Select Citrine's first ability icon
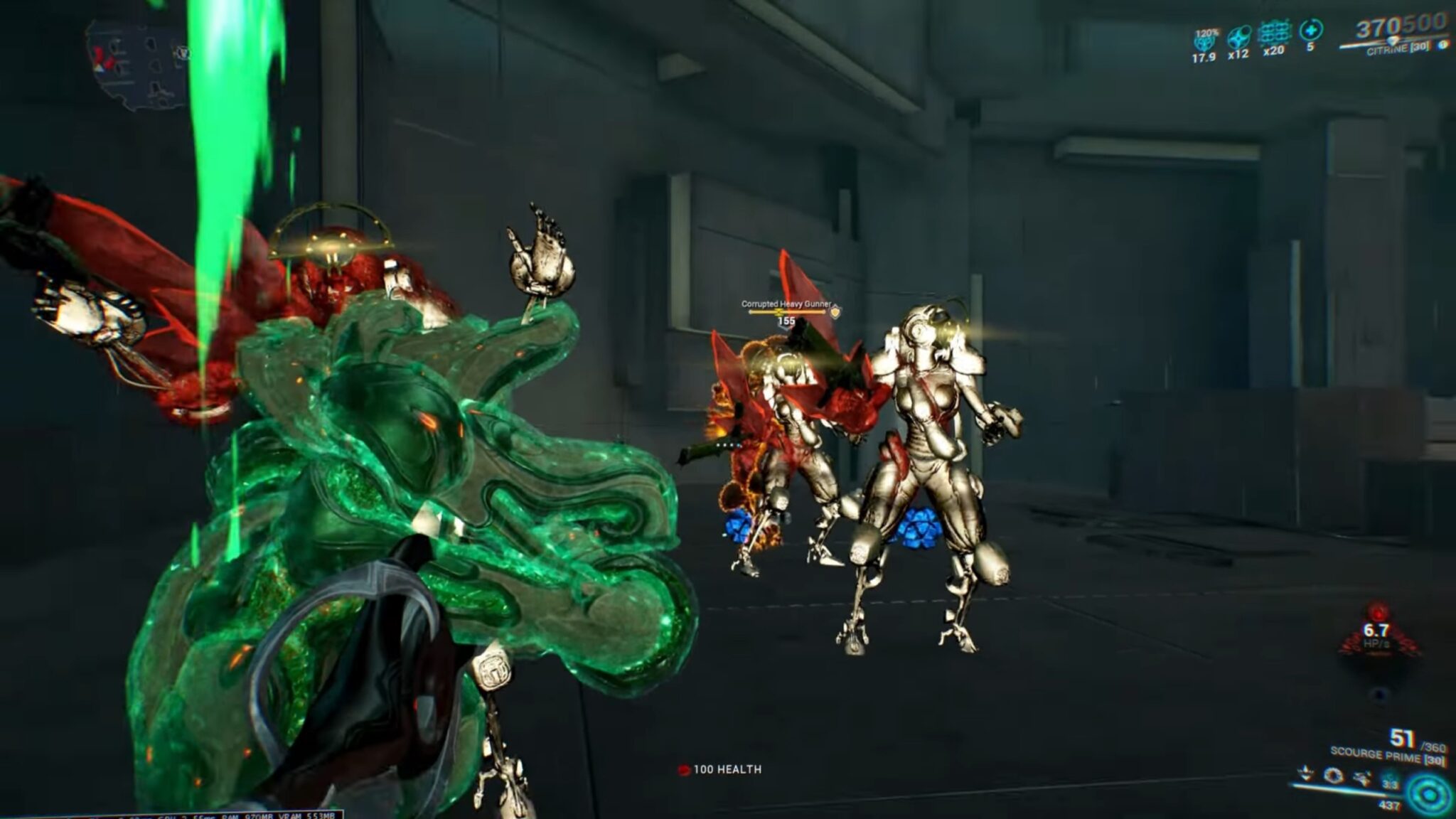This screenshot has height=819, width=1456. [x=1304, y=772]
